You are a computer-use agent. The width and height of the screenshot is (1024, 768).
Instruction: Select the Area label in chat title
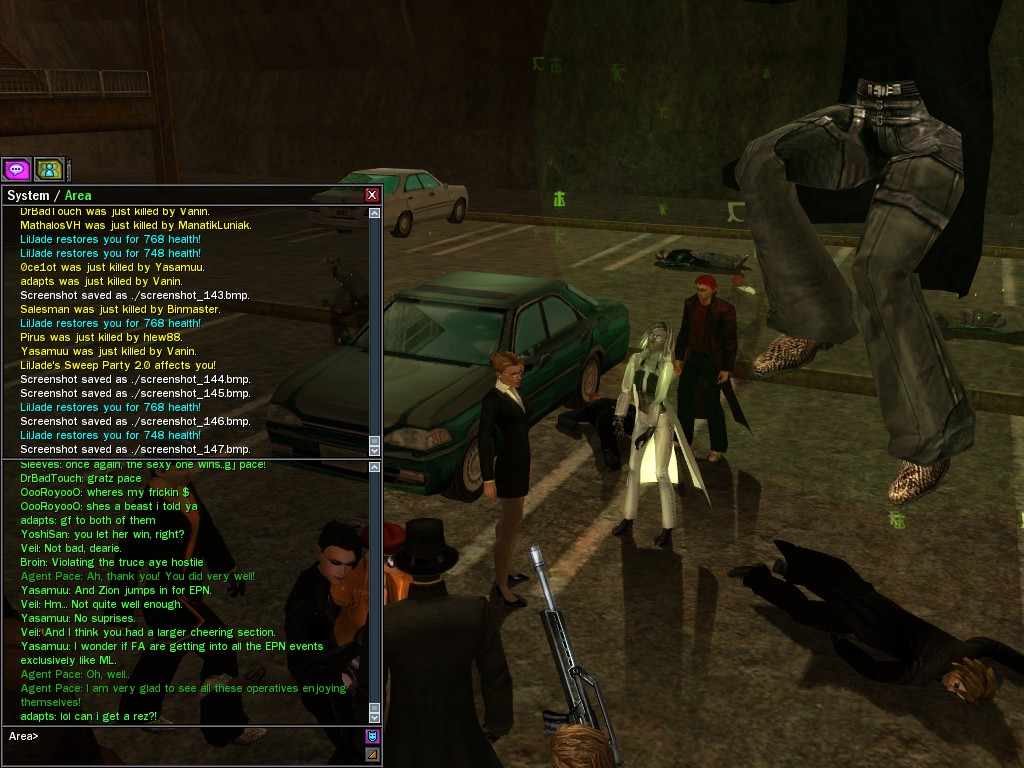(x=78, y=195)
